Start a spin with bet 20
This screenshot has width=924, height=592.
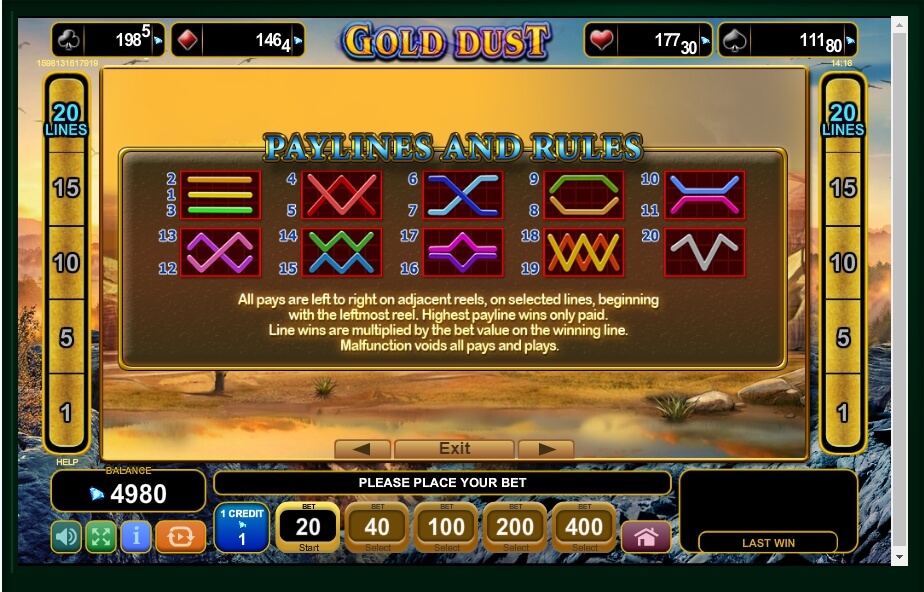click(x=308, y=527)
